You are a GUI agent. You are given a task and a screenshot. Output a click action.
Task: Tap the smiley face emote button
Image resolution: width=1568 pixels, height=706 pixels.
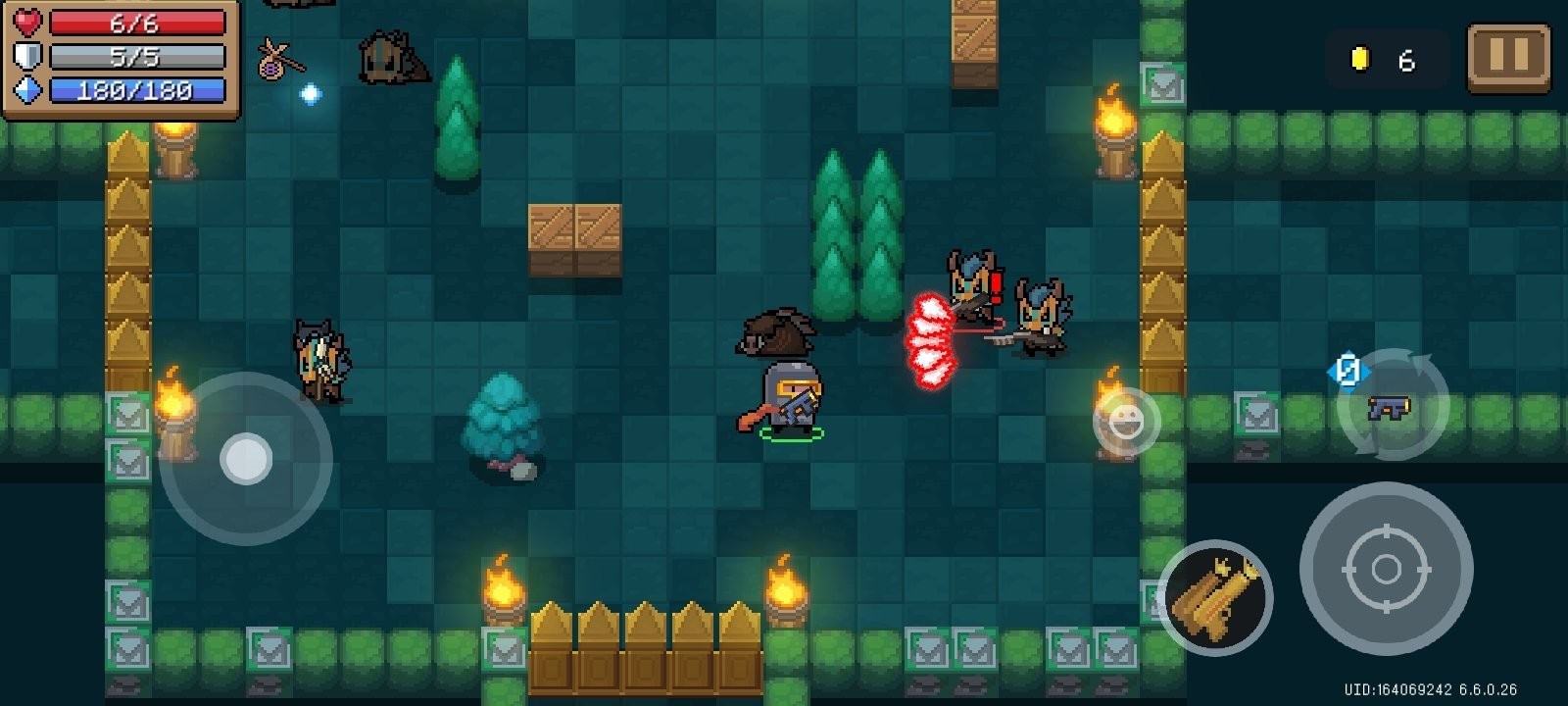point(1125,422)
